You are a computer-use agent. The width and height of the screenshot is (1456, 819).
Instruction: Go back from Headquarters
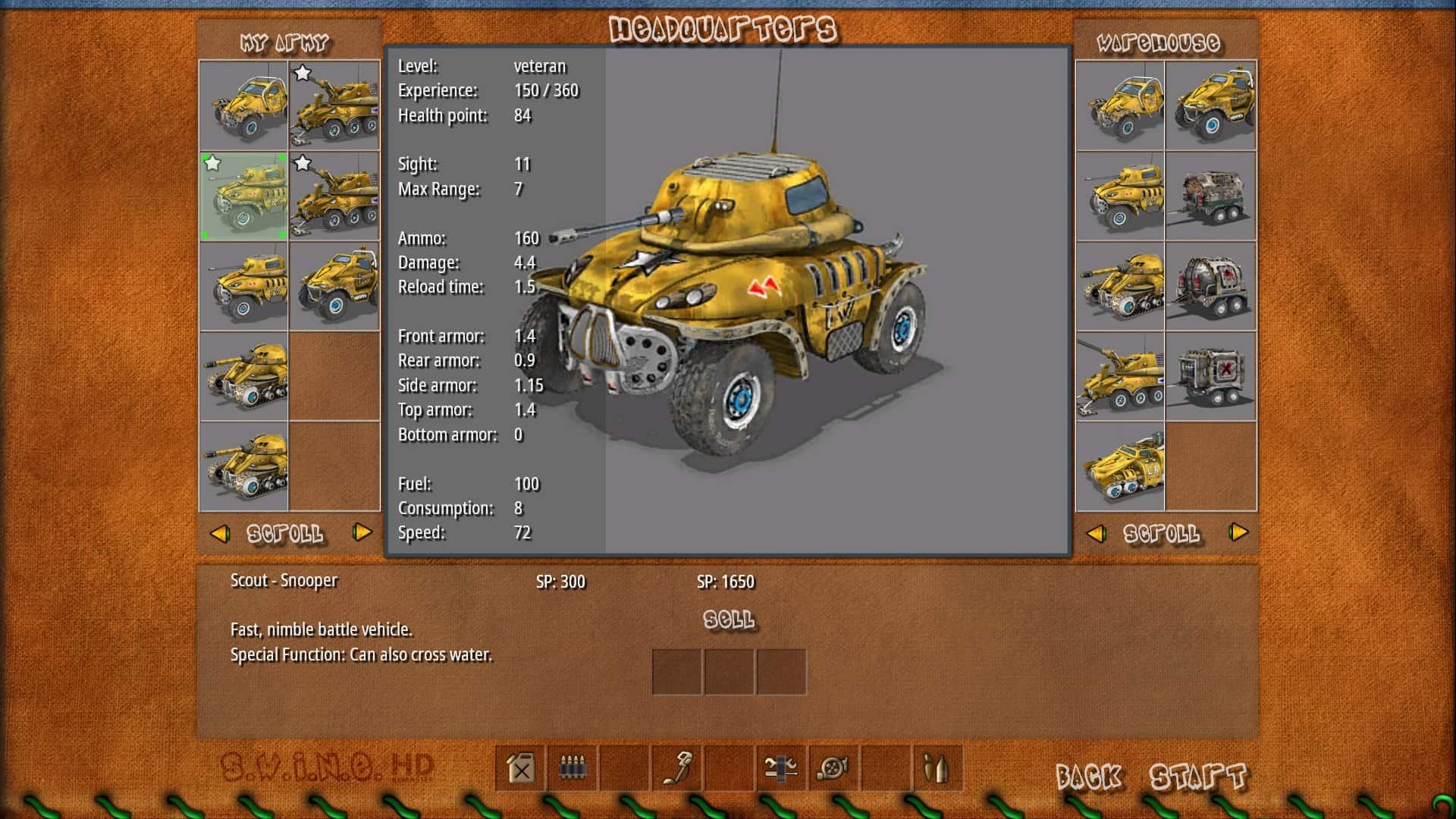coord(1088,776)
